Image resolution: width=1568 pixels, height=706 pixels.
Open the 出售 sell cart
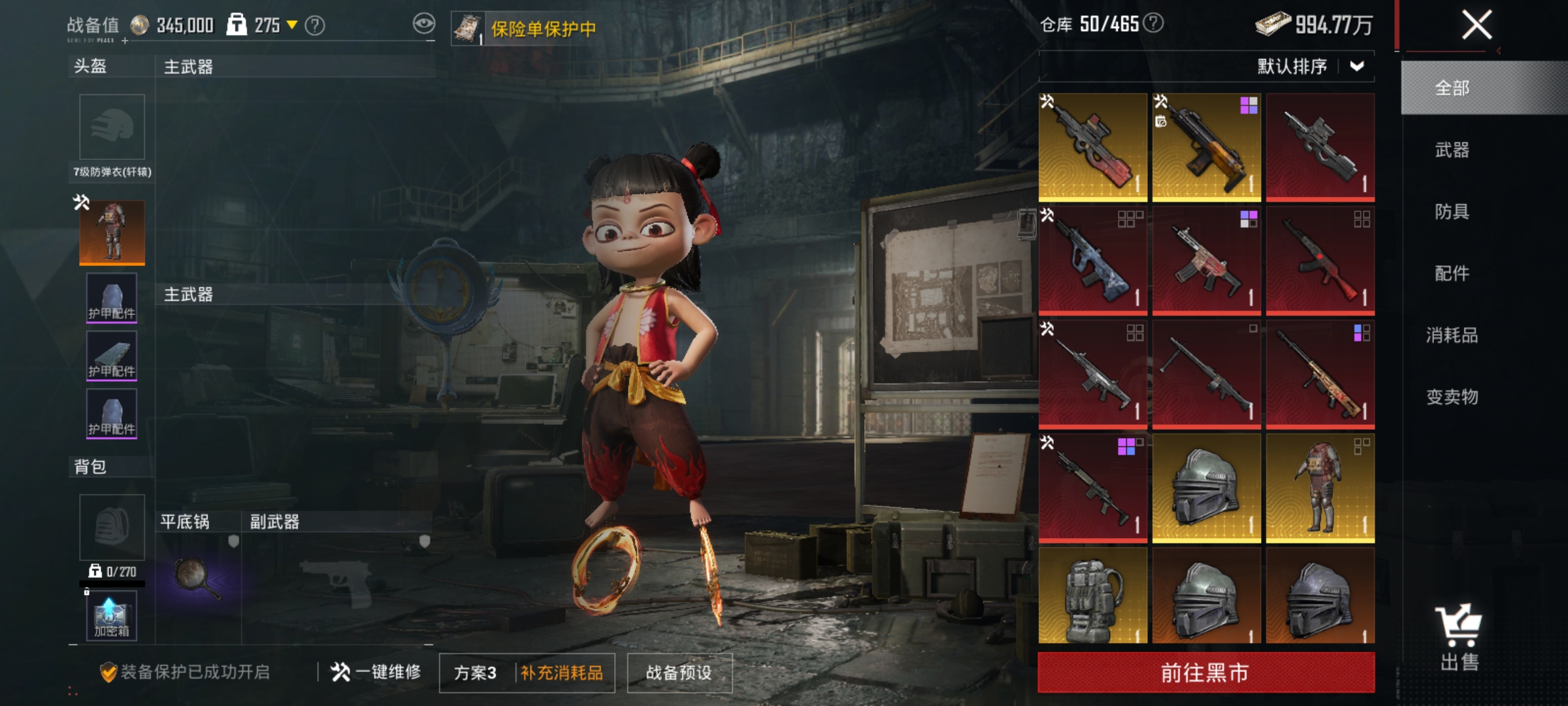[1460, 637]
